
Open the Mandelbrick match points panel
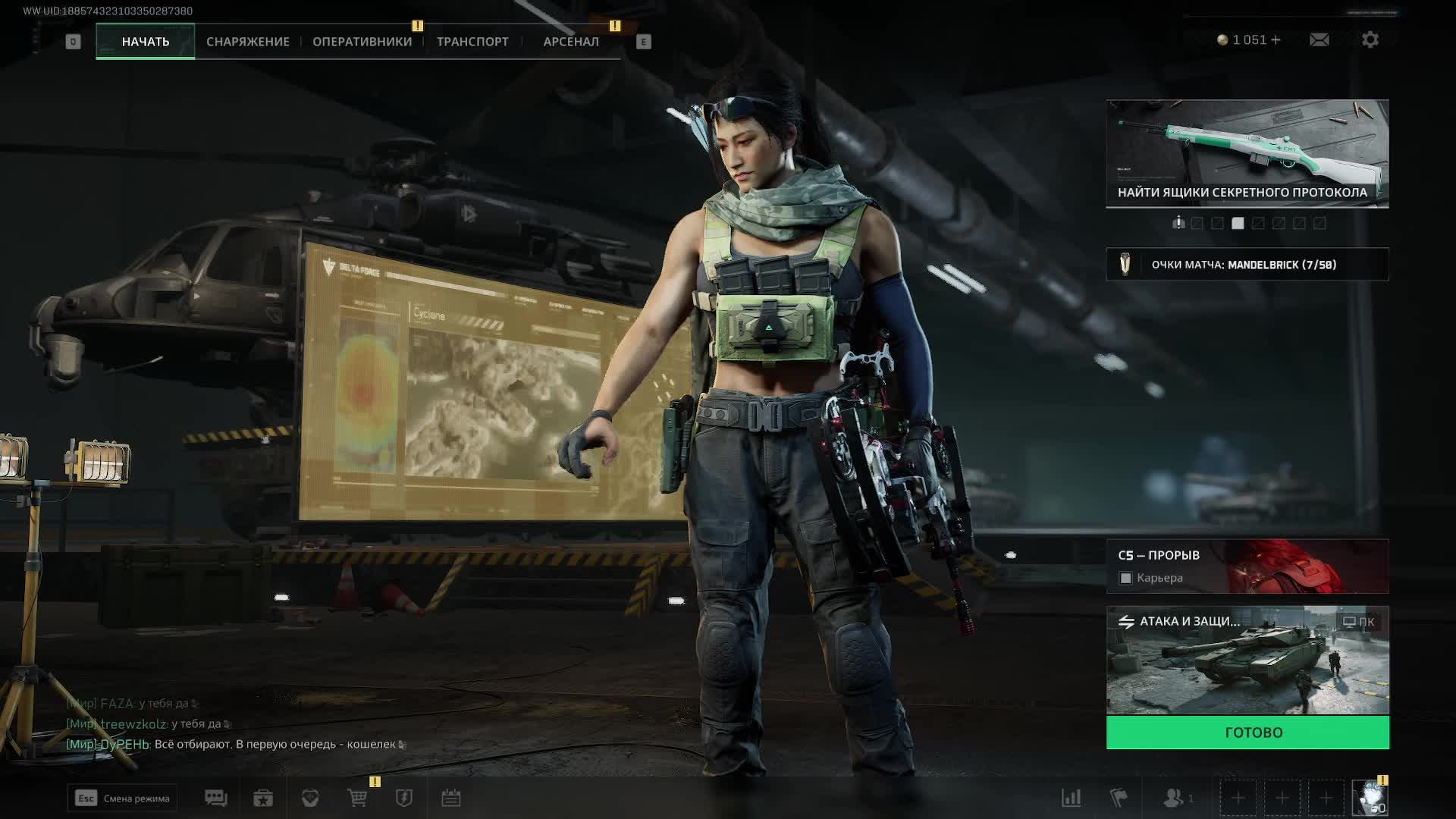(1247, 265)
